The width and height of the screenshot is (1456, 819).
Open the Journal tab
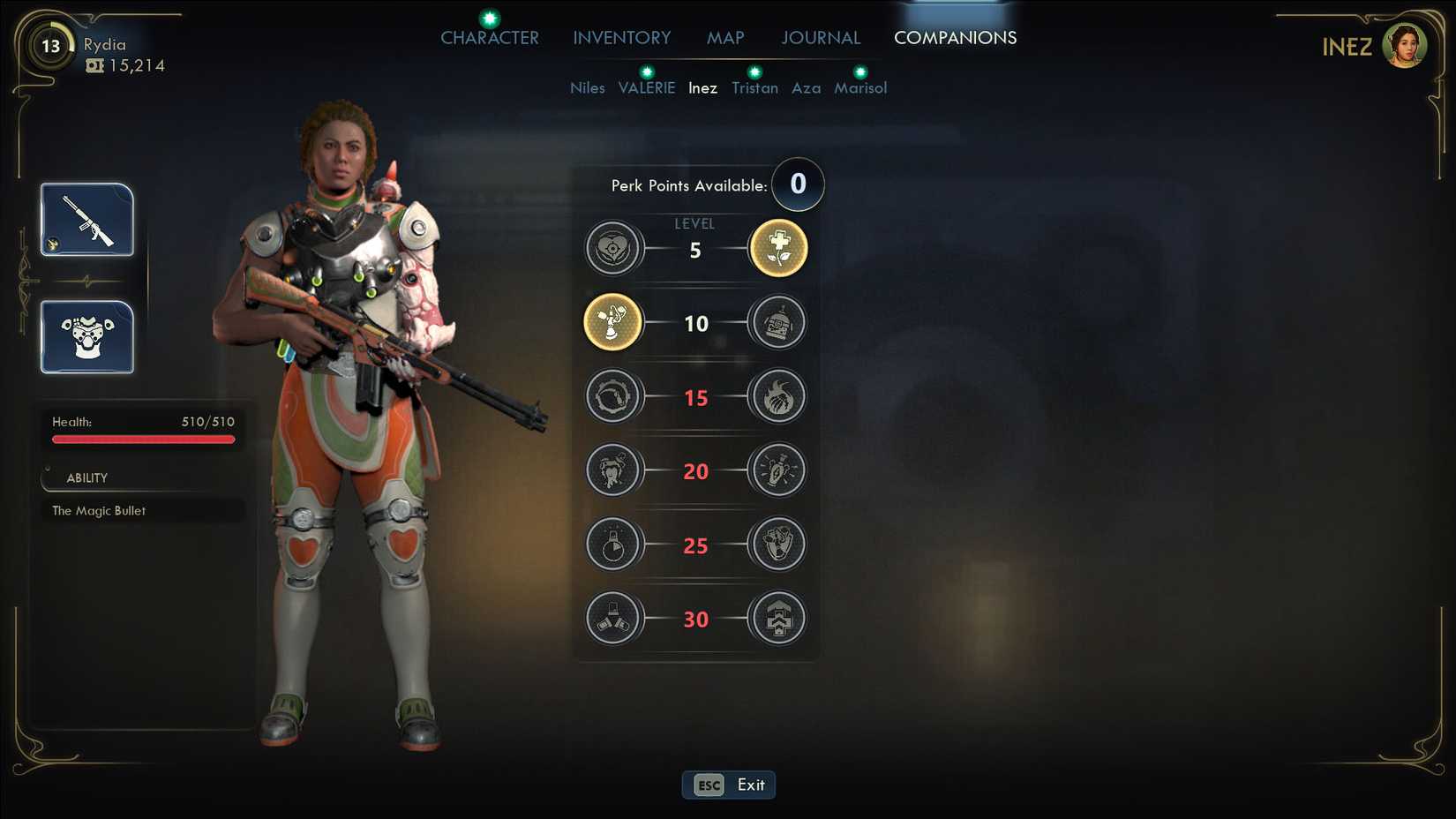[x=820, y=38]
